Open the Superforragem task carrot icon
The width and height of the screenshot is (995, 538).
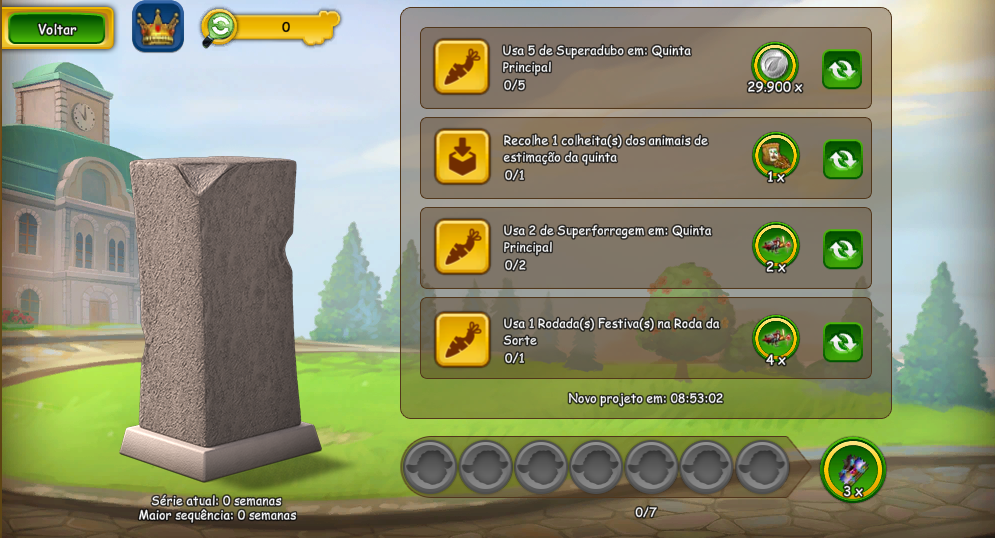462,247
